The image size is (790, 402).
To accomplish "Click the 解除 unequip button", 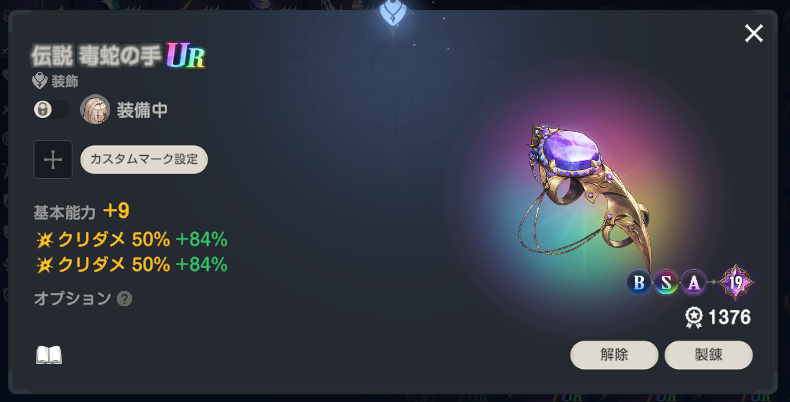I will coord(614,355).
